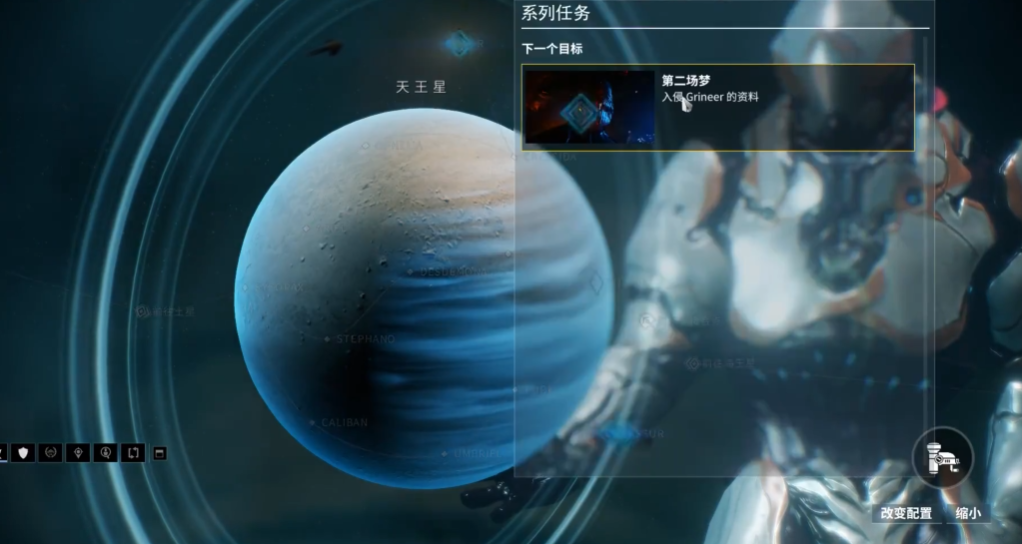Open the round loadout icon above 改变配置
Viewport: 1022px width, 544px height.
(x=942, y=458)
